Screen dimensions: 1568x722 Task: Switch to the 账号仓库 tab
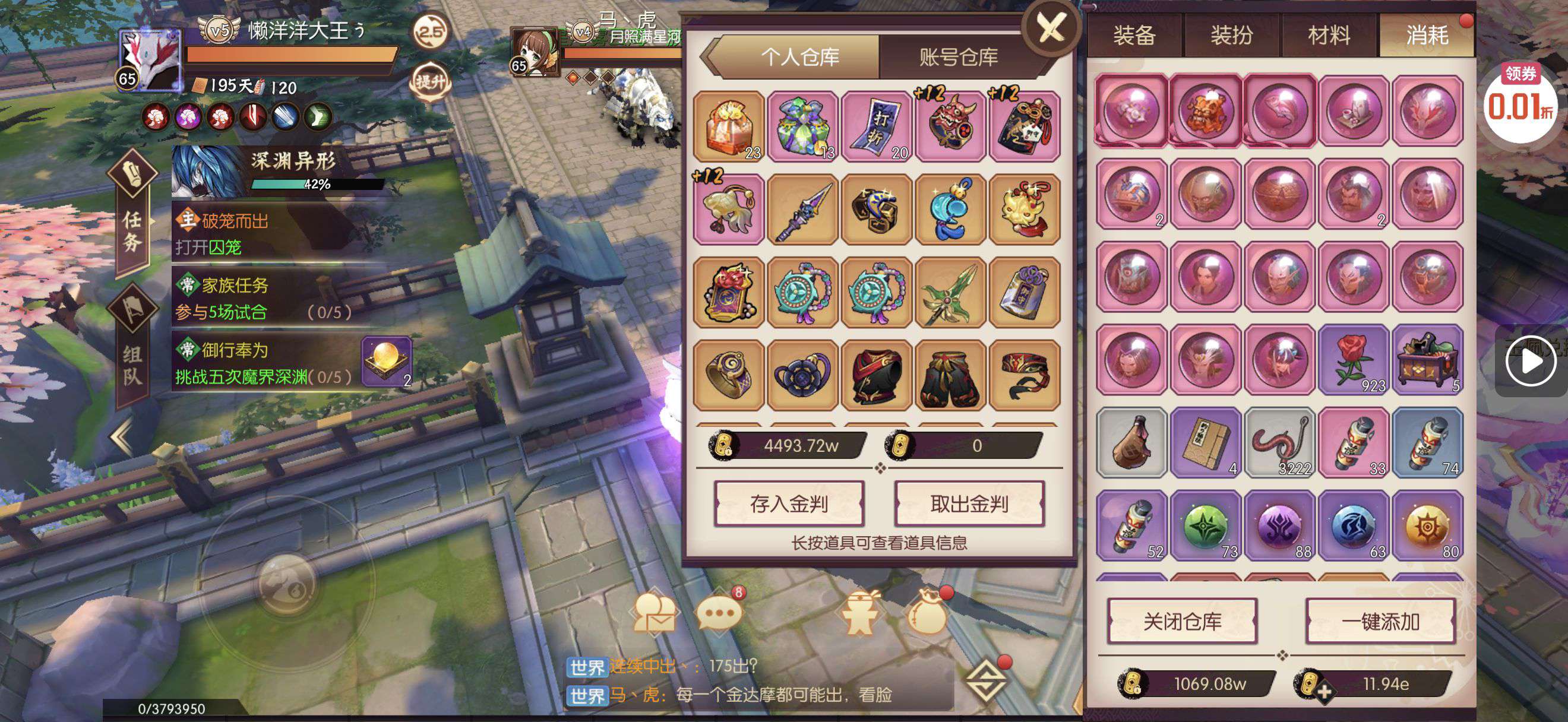tap(958, 57)
